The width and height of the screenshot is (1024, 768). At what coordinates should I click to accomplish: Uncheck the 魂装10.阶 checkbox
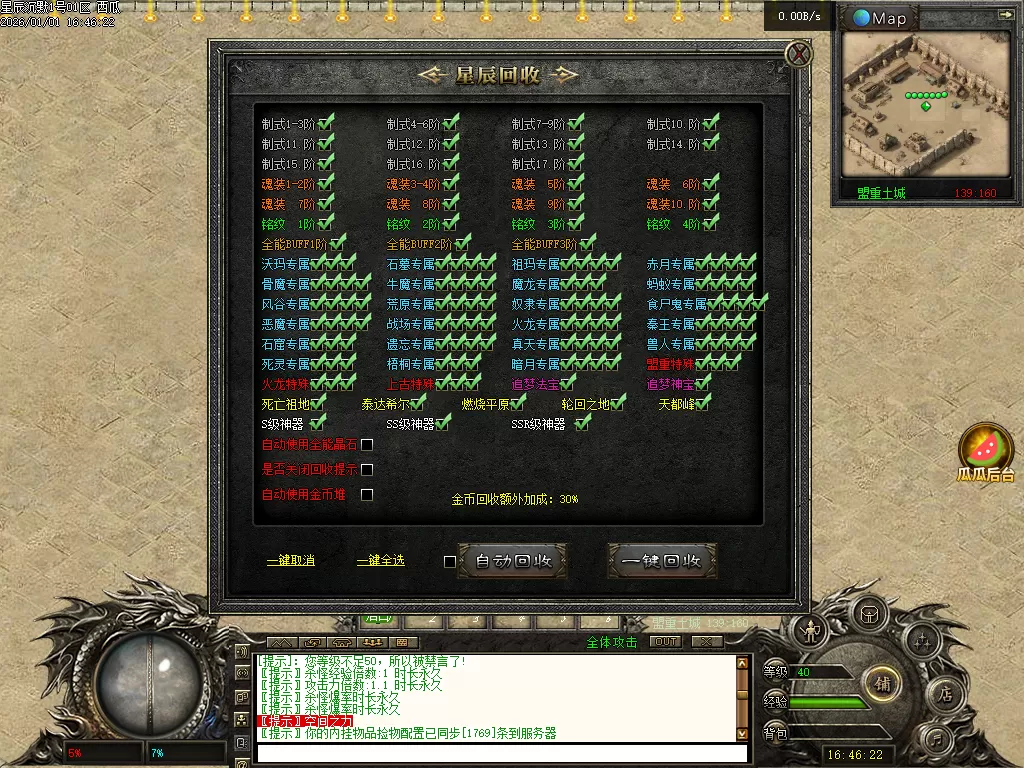710,204
